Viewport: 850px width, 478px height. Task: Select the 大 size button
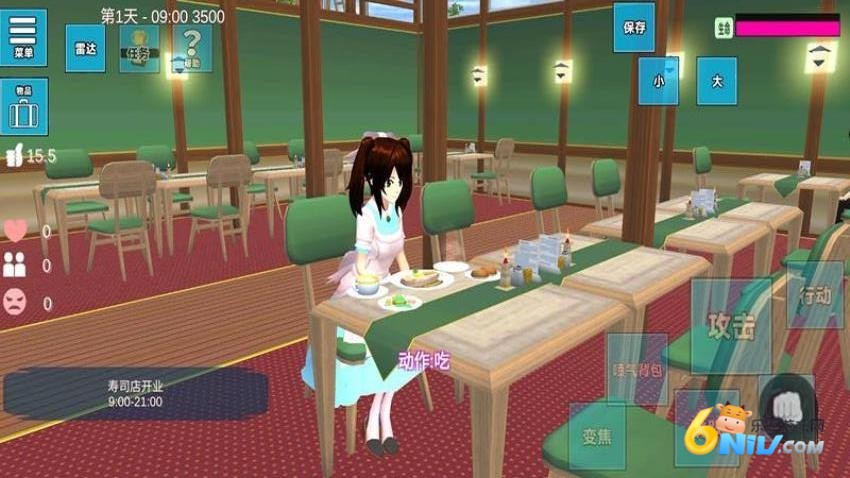(x=716, y=81)
